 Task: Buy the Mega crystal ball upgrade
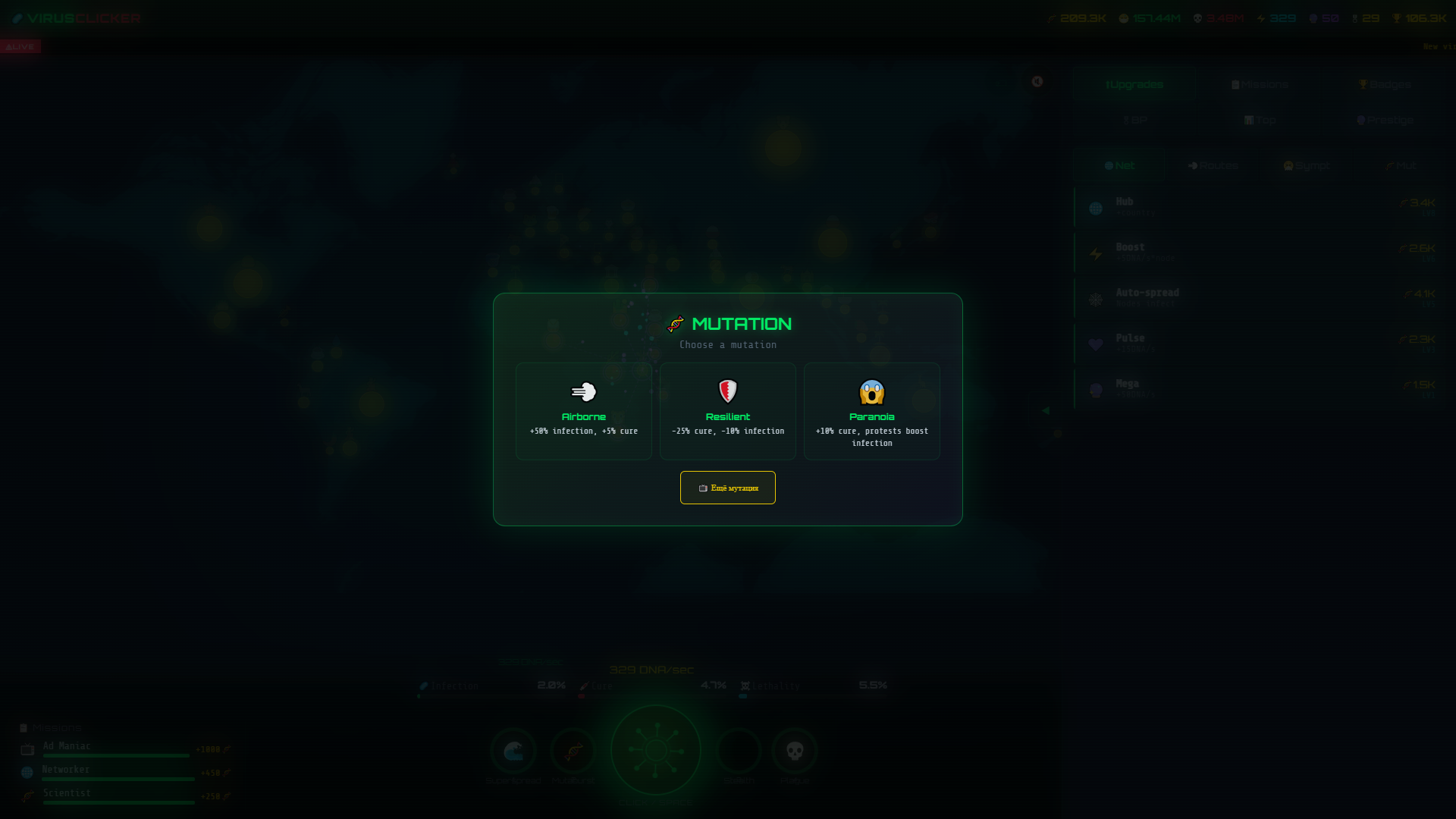(x=1259, y=388)
